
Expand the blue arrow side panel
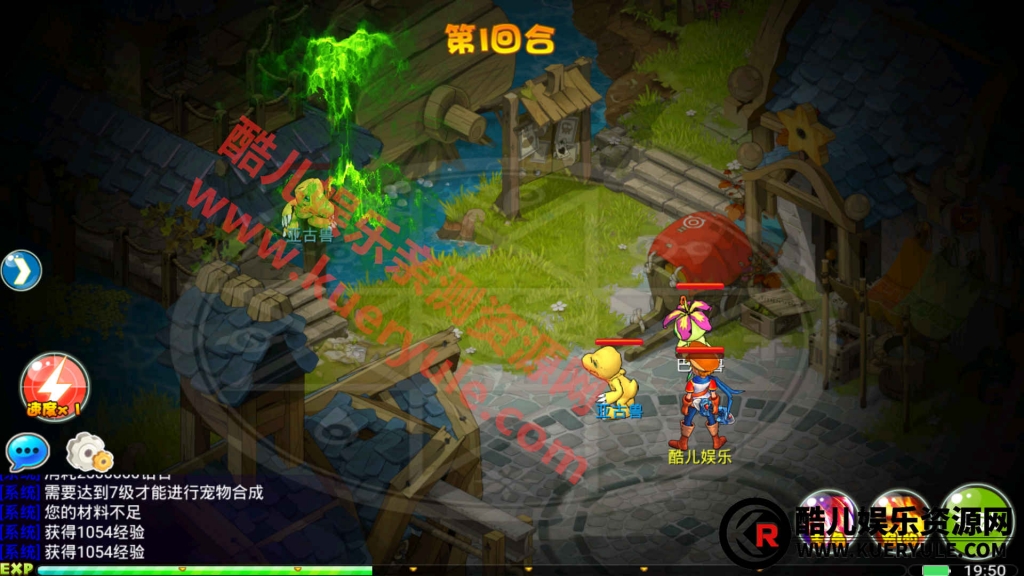[20, 270]
